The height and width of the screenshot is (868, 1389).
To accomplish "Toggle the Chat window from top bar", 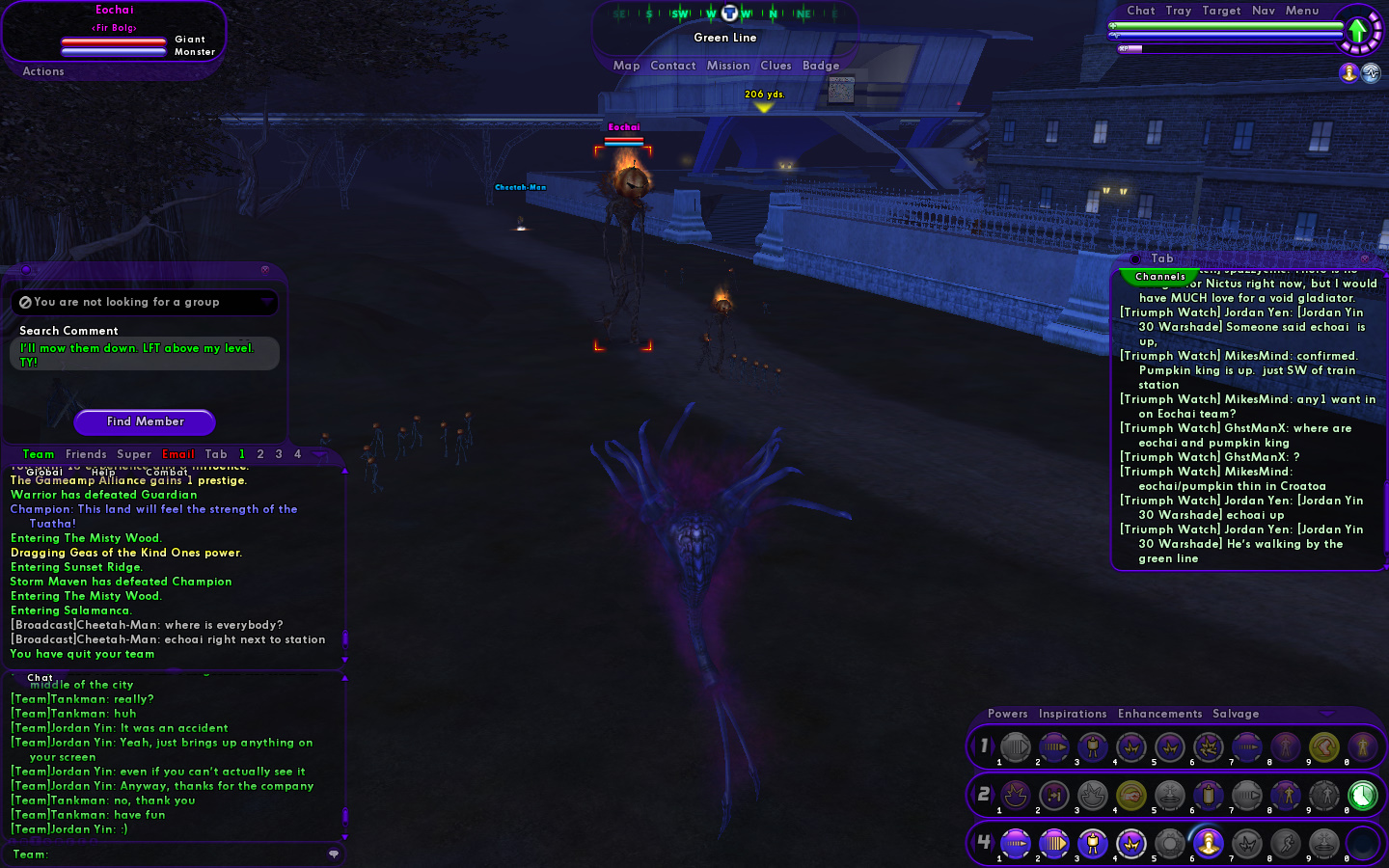I will point(1140,11).
